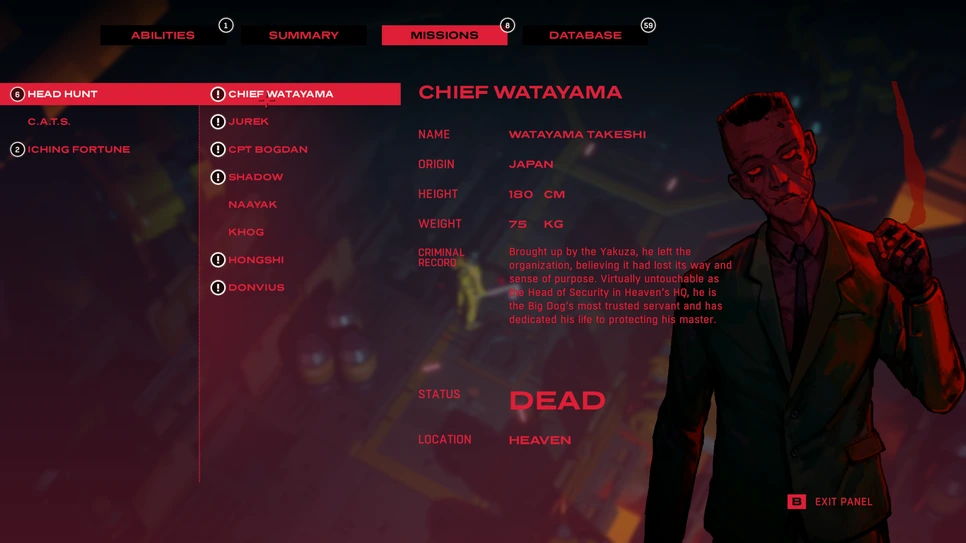Open Cpt Bogdan's target entry
Image resolution: width=966 pixels, height=543 pixels.
pyautogui.click(x=267, y=149)
